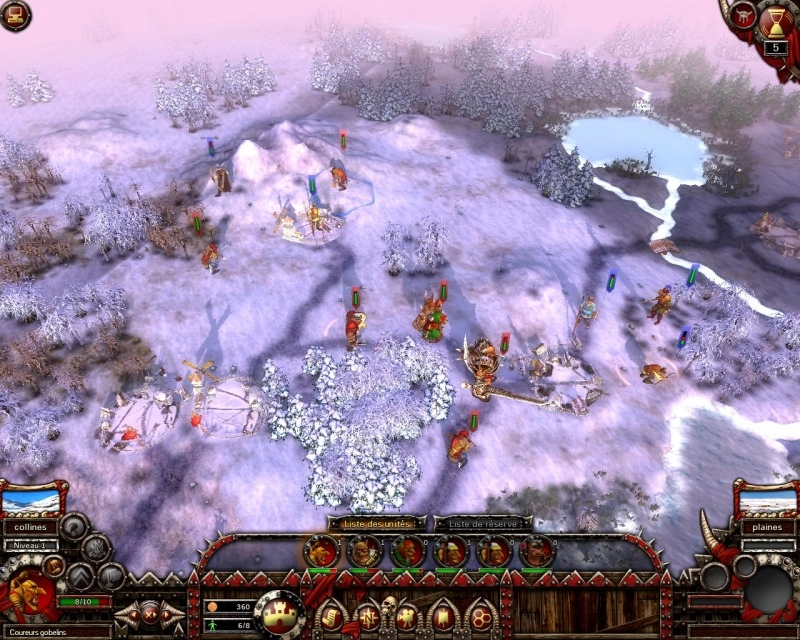This screenshot has height=640, width=800.
Task: End the turn with the hourglass button
Action: (776, 20)
